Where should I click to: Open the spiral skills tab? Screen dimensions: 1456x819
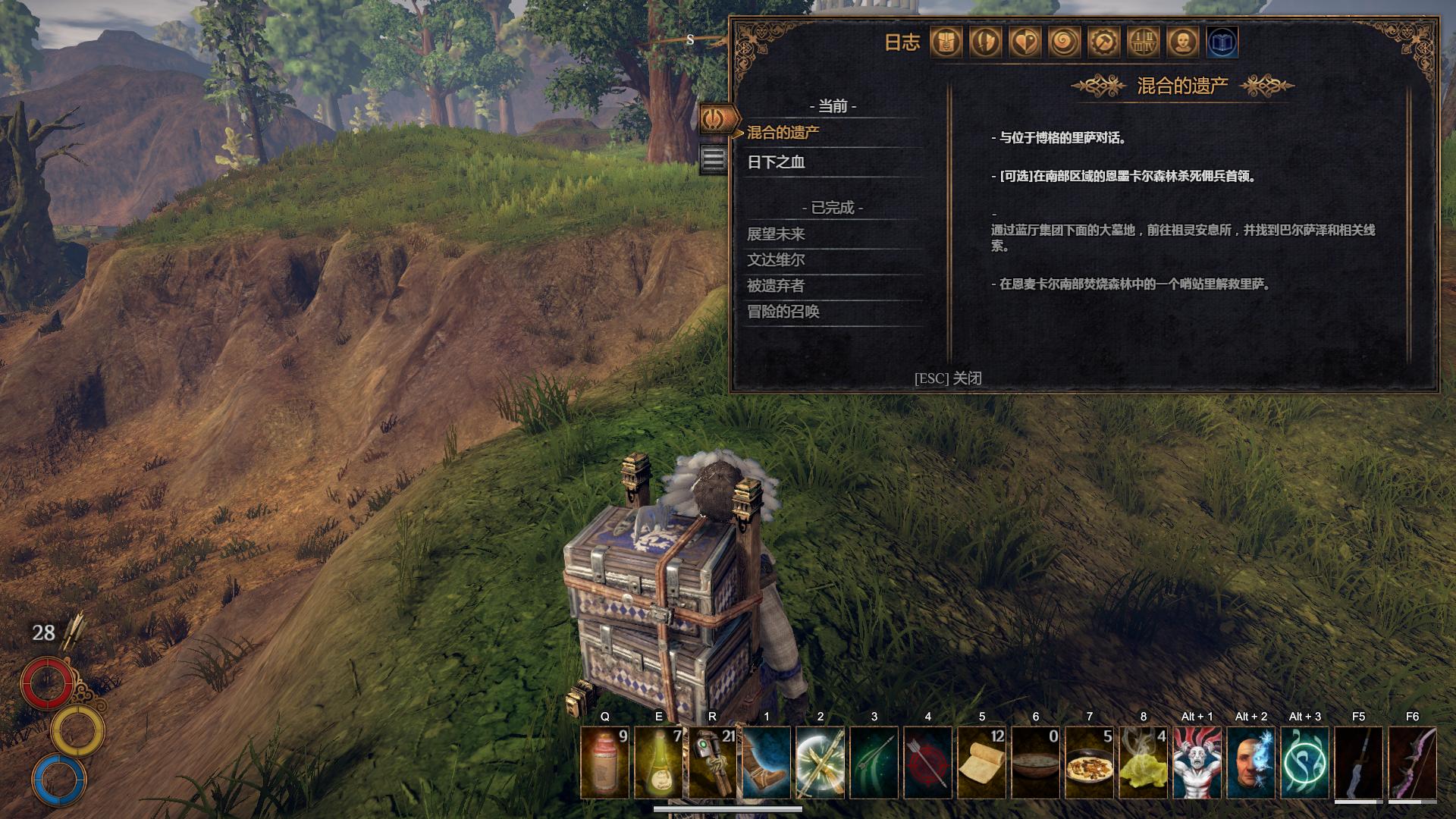(x=1064, y=42)
